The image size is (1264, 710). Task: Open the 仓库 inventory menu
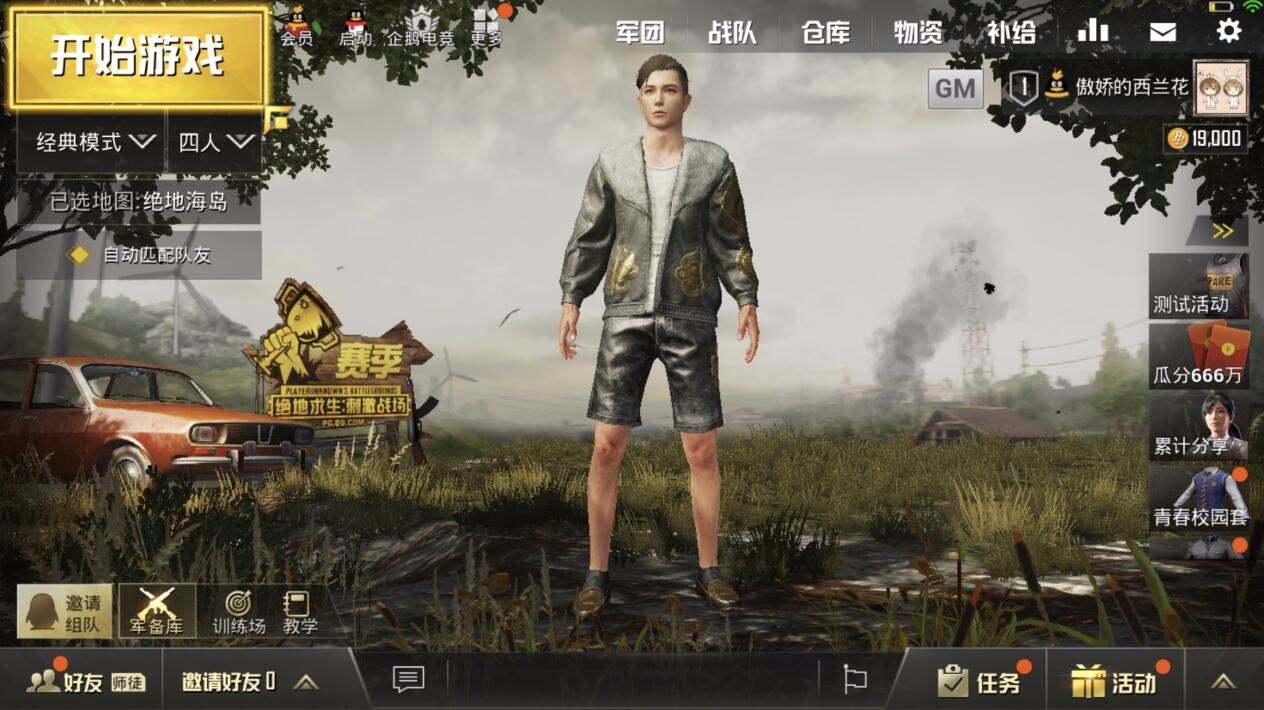[826, 33]
